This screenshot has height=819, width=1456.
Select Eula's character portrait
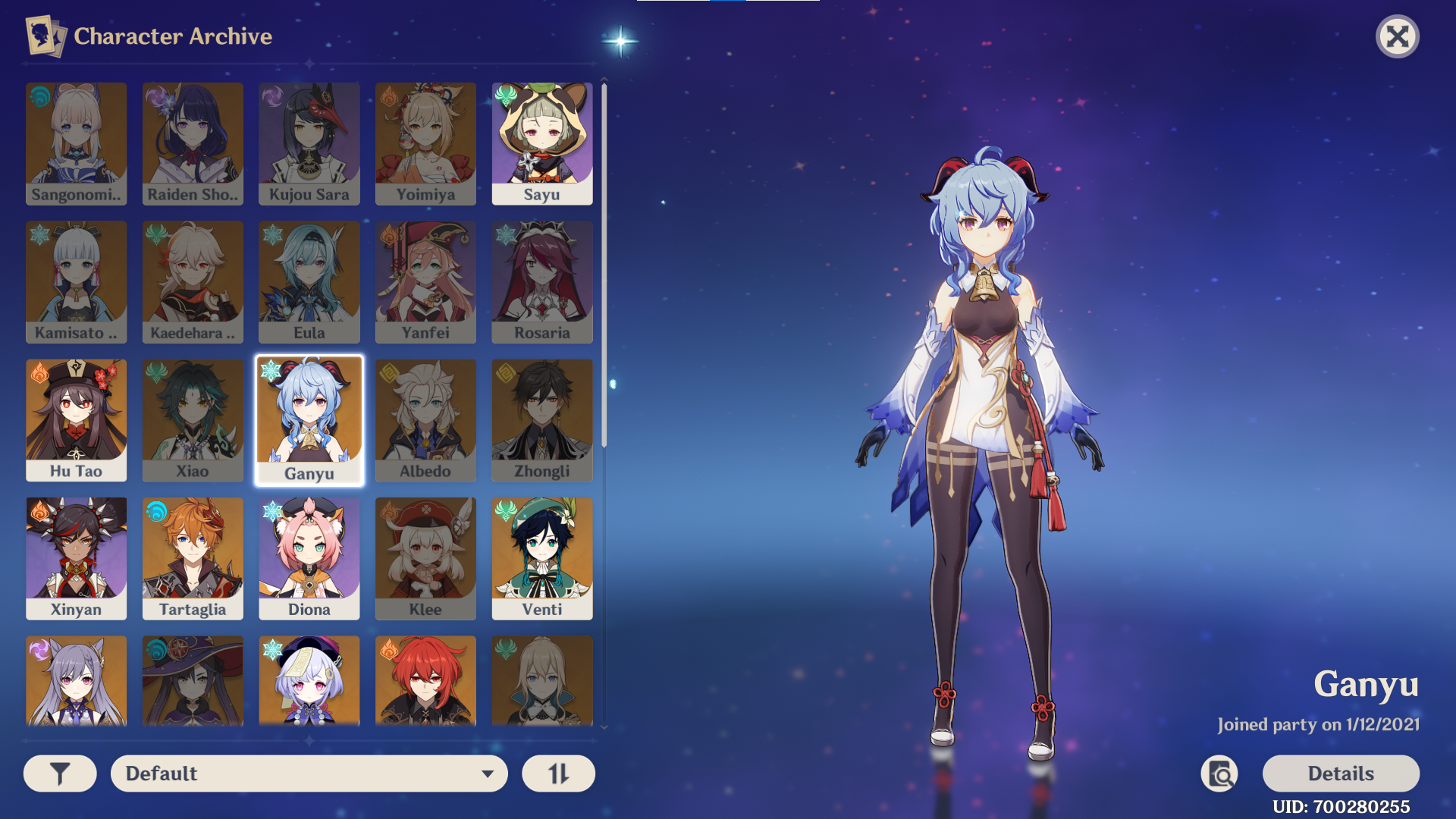pos(309,281)
